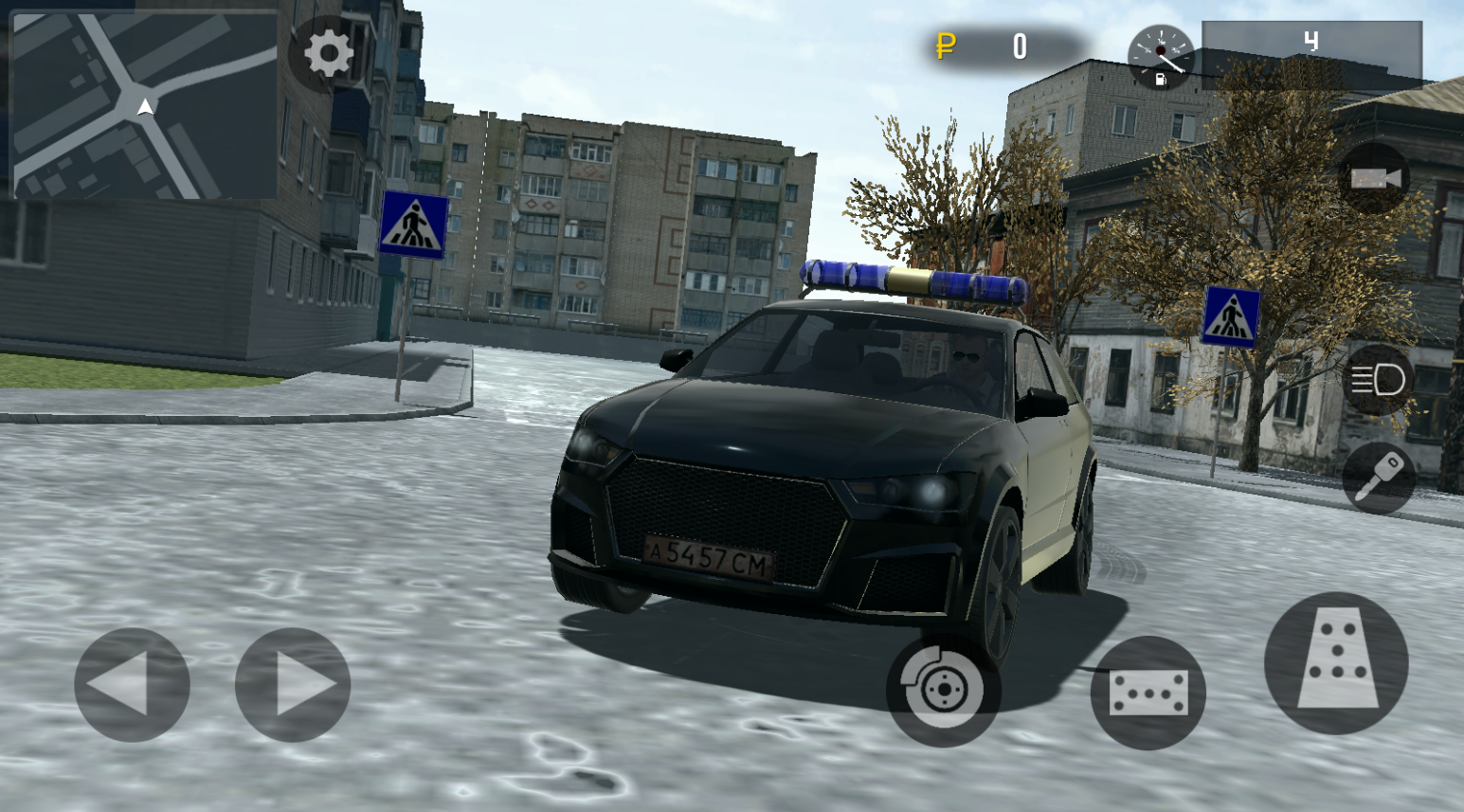This screenshot has width=1464, height=812.
Task: Tap the brake disc icon
Action: click(944, 688)
